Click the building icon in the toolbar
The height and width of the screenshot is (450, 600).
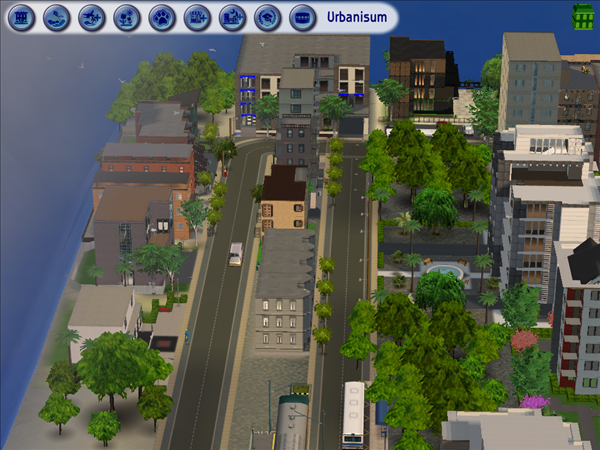tap(22, 17)
